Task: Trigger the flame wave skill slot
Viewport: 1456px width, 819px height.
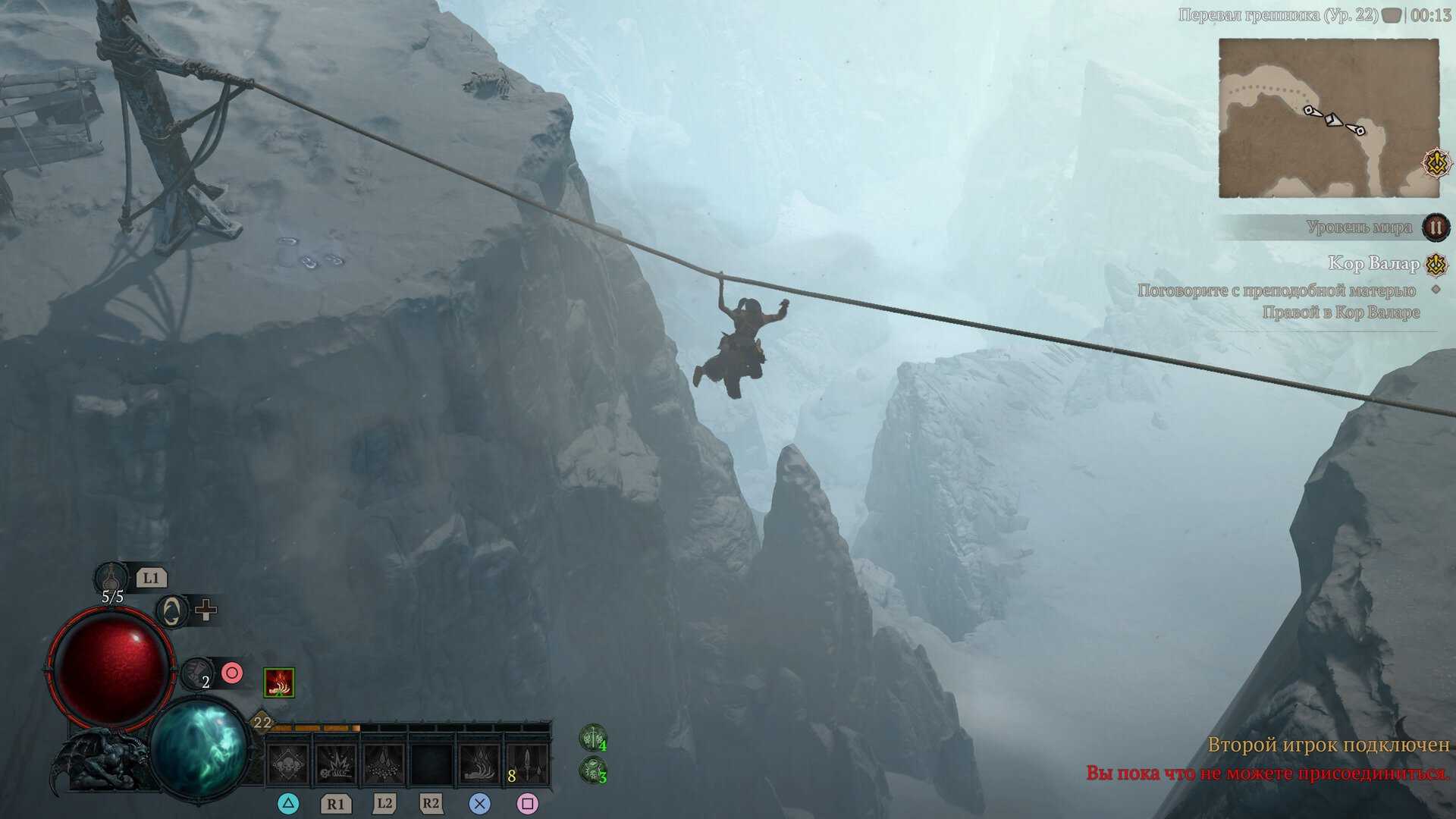Action: pyautogui.click(x=479, y=764)
